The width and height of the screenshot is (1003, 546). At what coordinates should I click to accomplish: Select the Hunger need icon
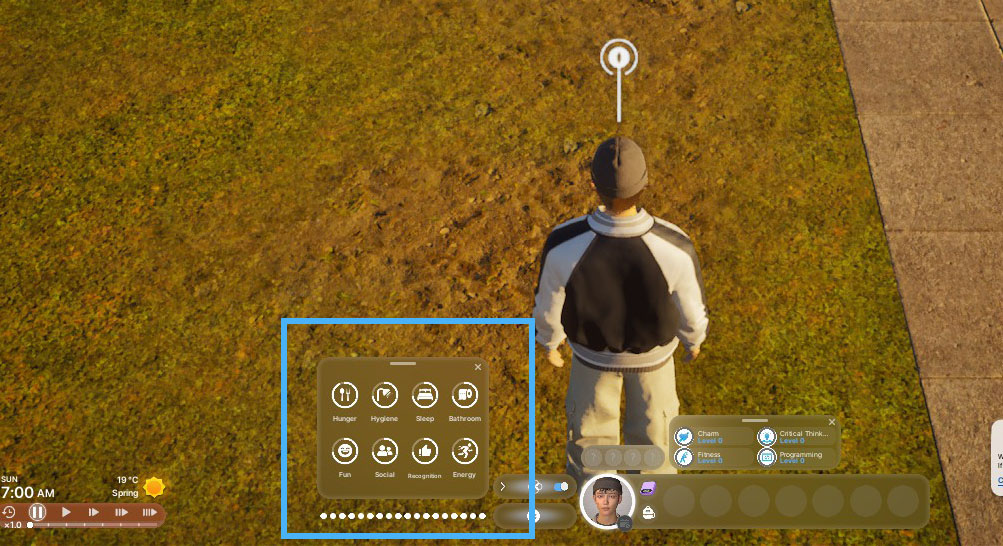click(x=344, y=395)
